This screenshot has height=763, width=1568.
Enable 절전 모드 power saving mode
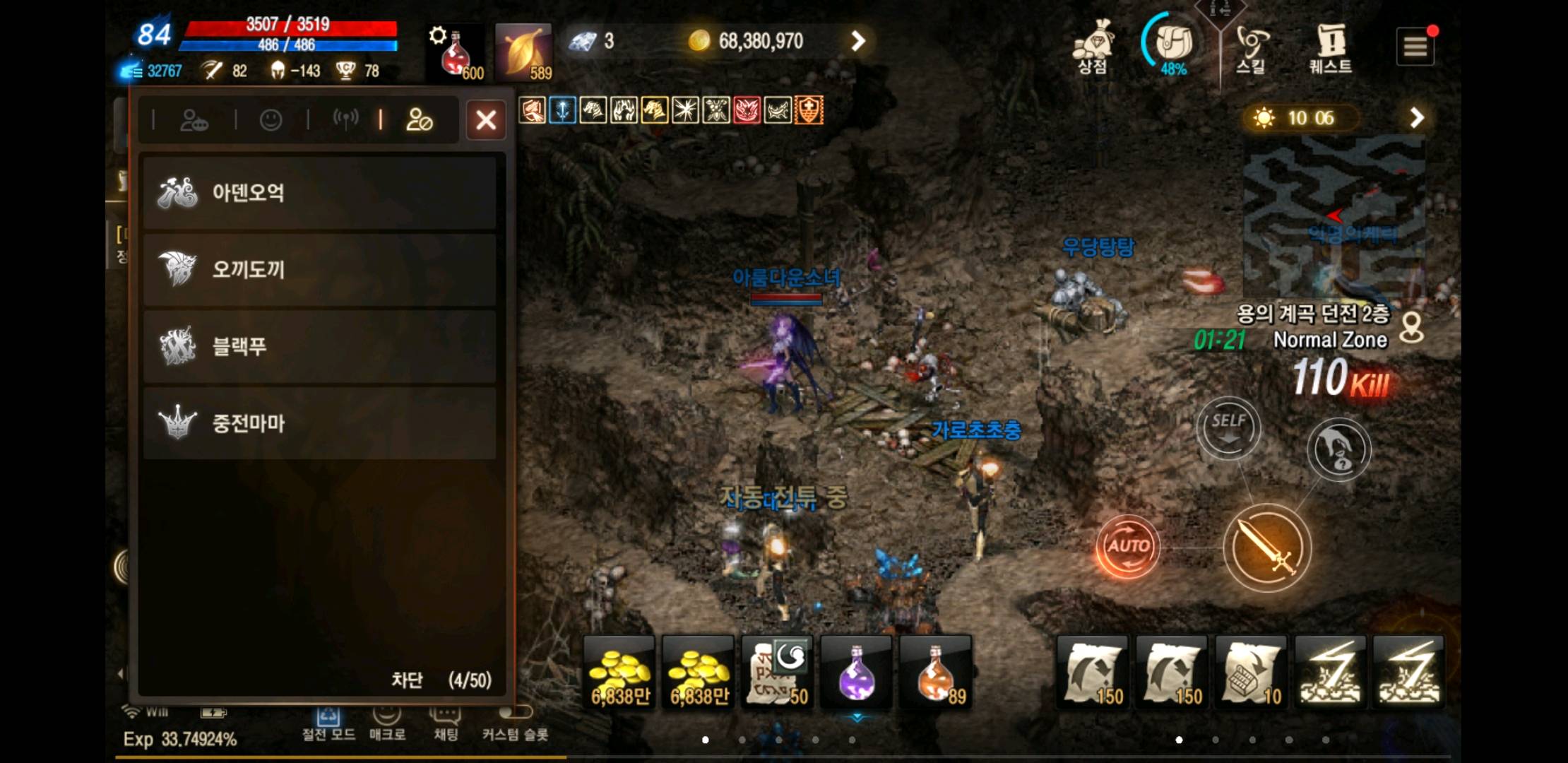point(328,724)
